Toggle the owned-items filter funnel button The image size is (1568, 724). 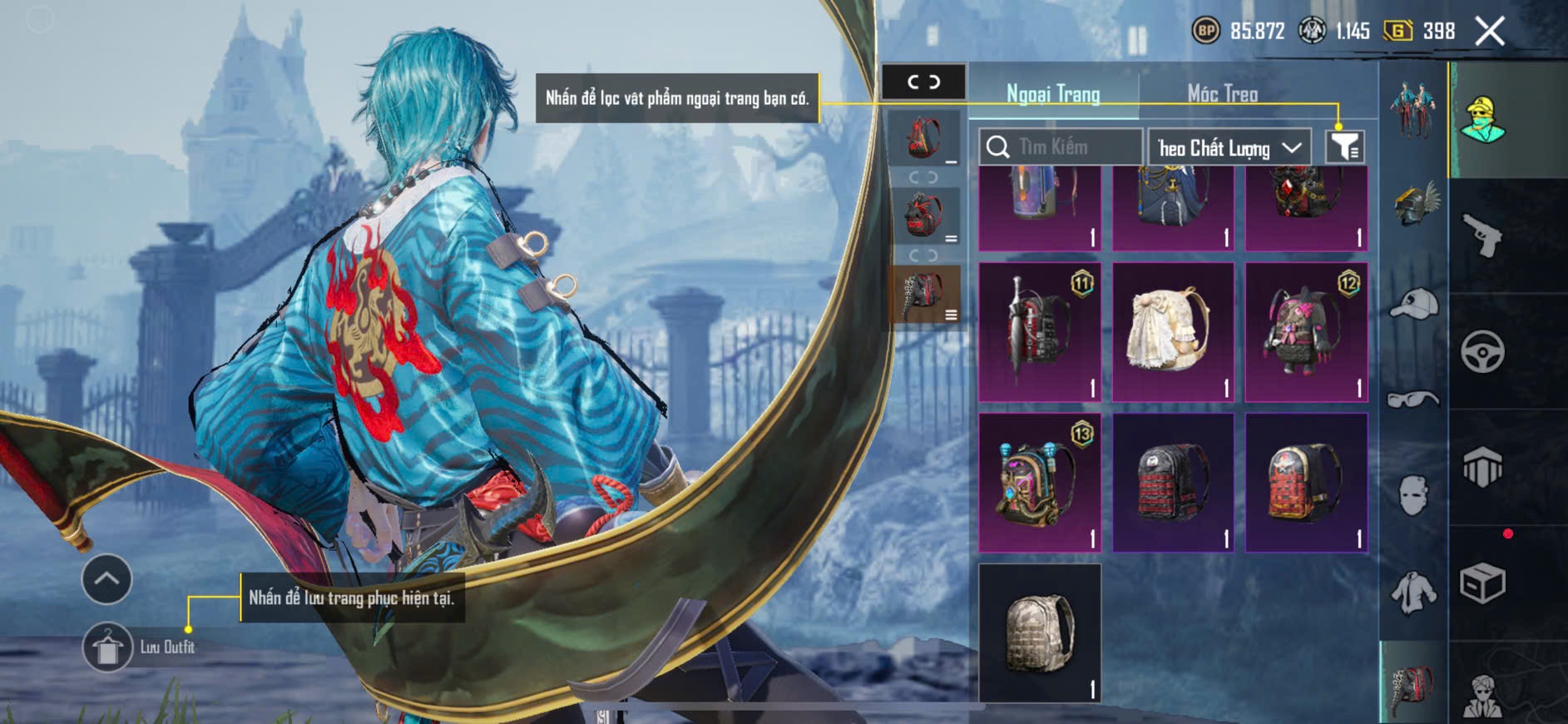coord(1344,147)
